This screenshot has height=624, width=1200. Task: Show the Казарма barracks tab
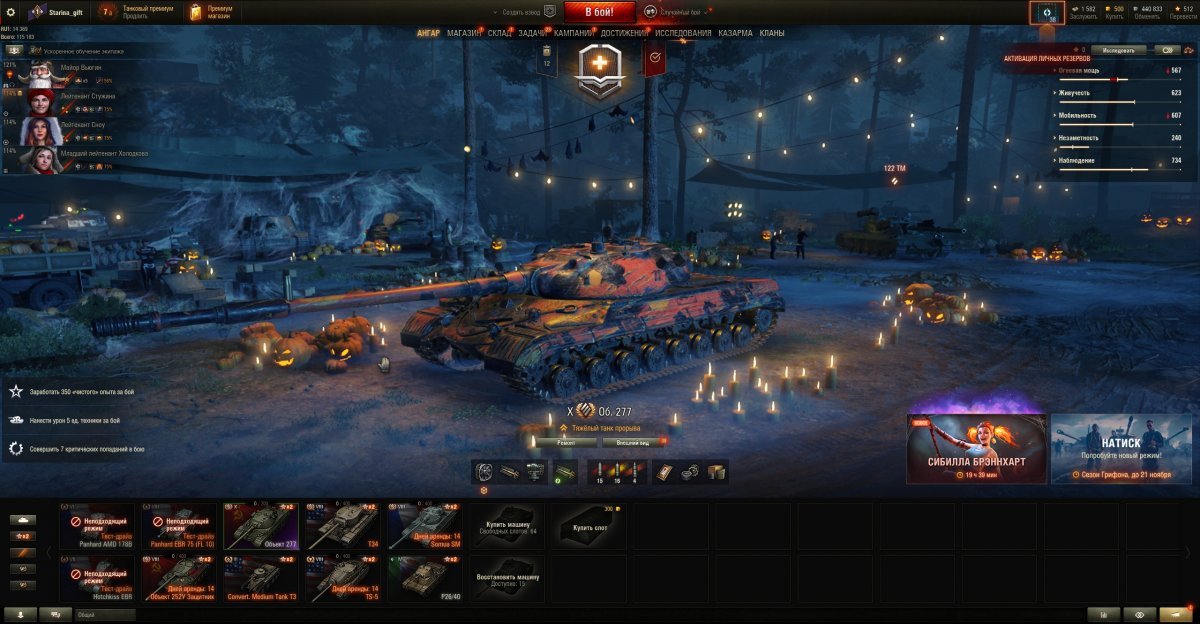735,33
